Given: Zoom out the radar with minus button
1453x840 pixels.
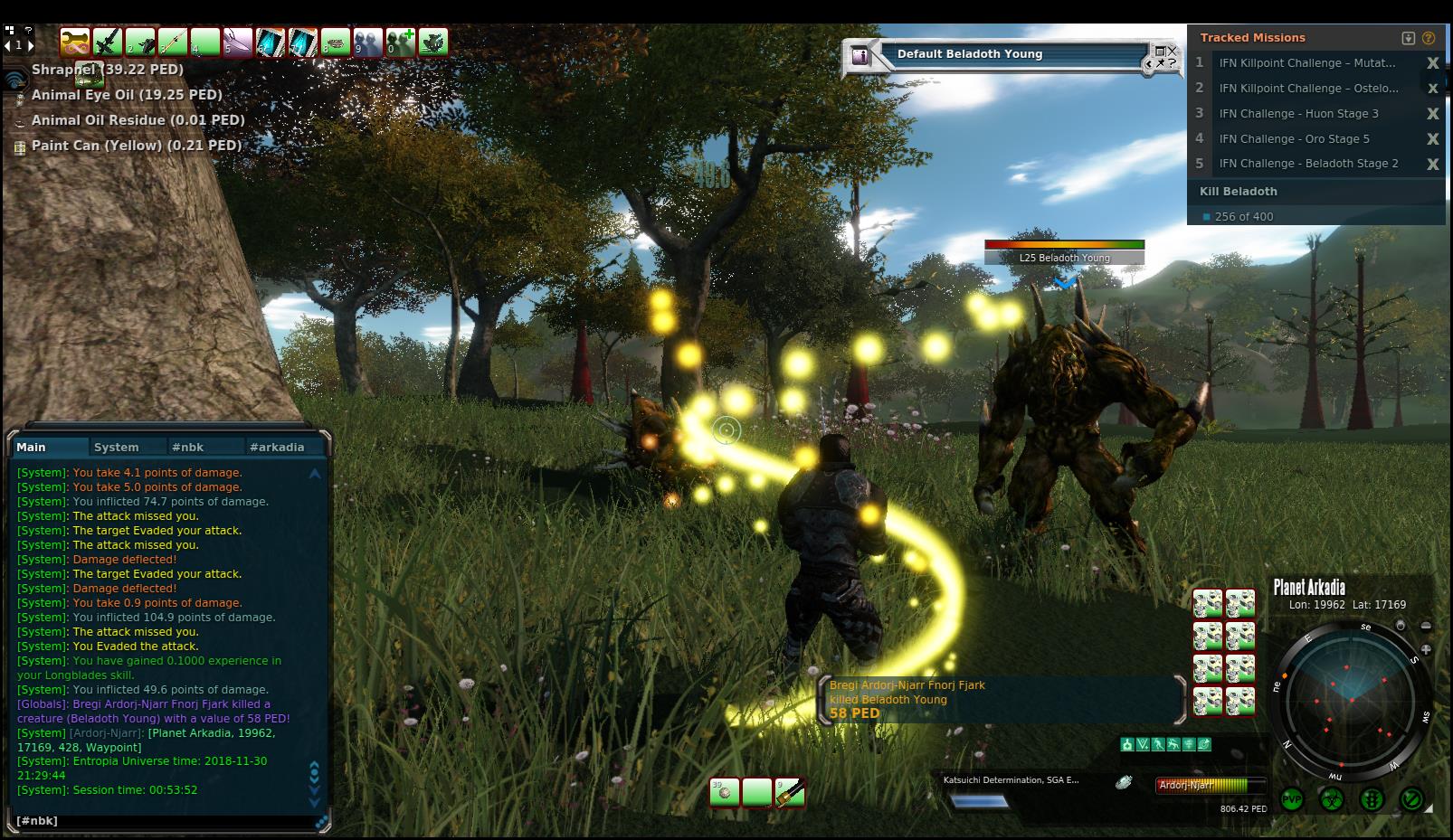Looking at the screenshot, I should (1426, 626).
